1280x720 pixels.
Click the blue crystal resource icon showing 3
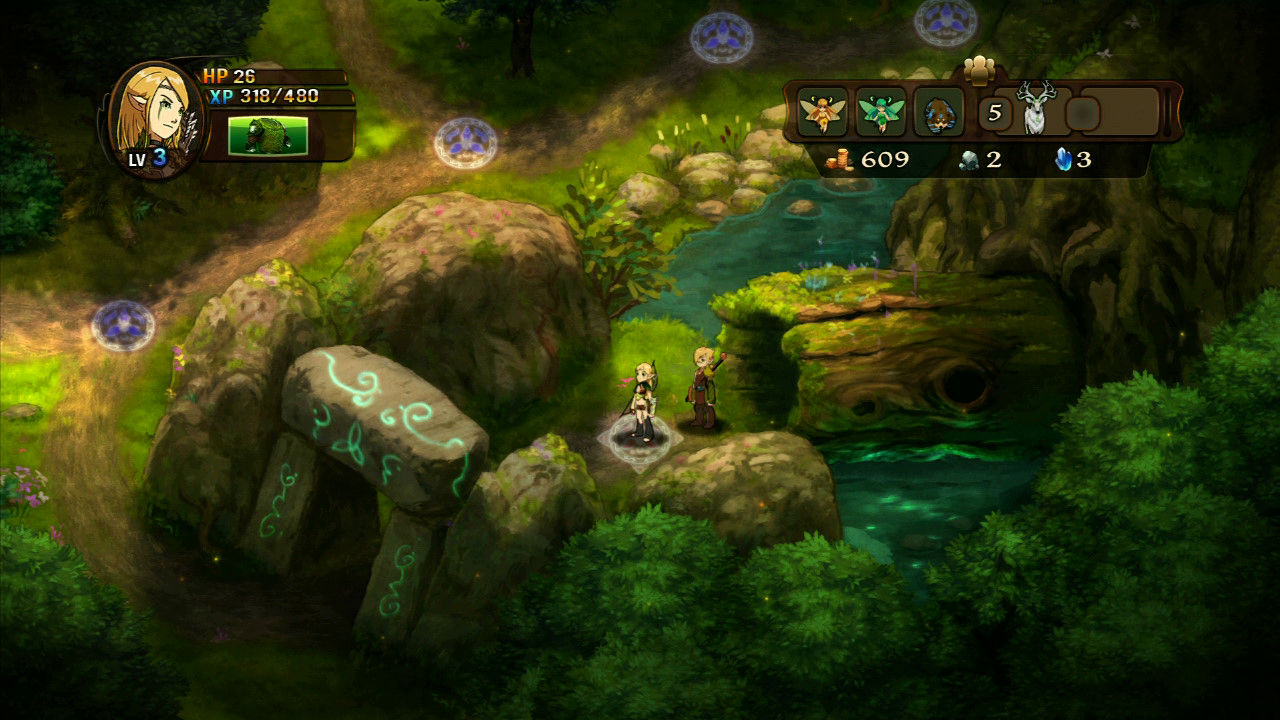[x=1064, y=157]
